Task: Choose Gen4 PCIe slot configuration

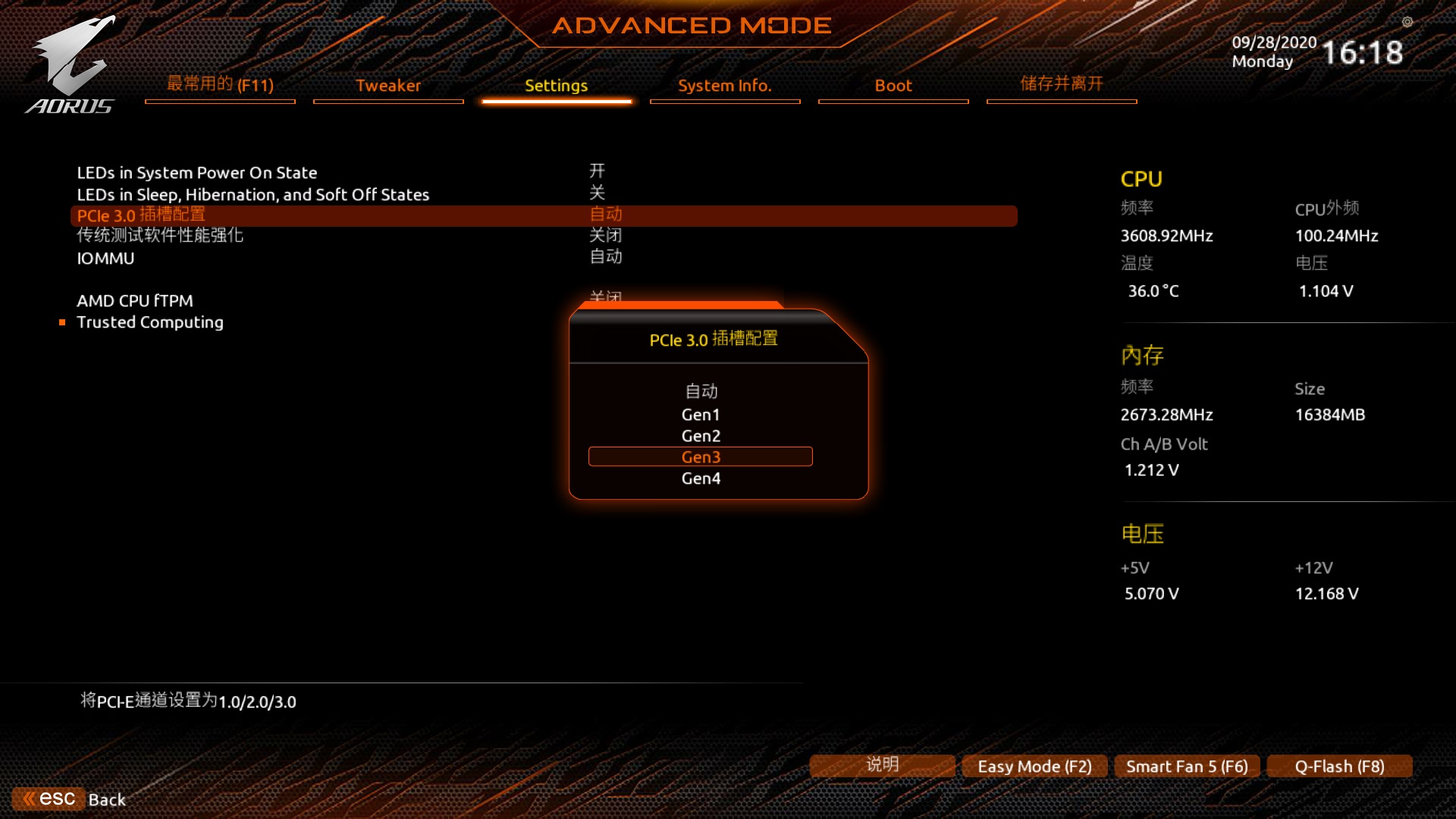Action: [x=700, y=478]
